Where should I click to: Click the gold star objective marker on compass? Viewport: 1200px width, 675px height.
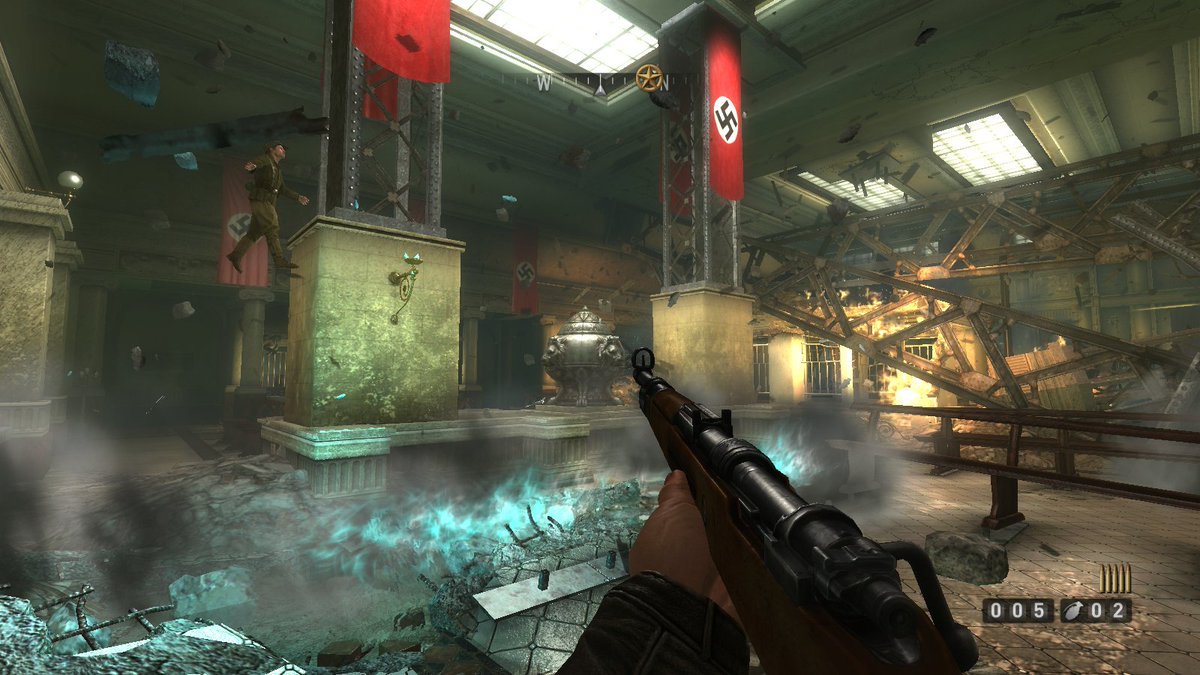click(649, 76)
